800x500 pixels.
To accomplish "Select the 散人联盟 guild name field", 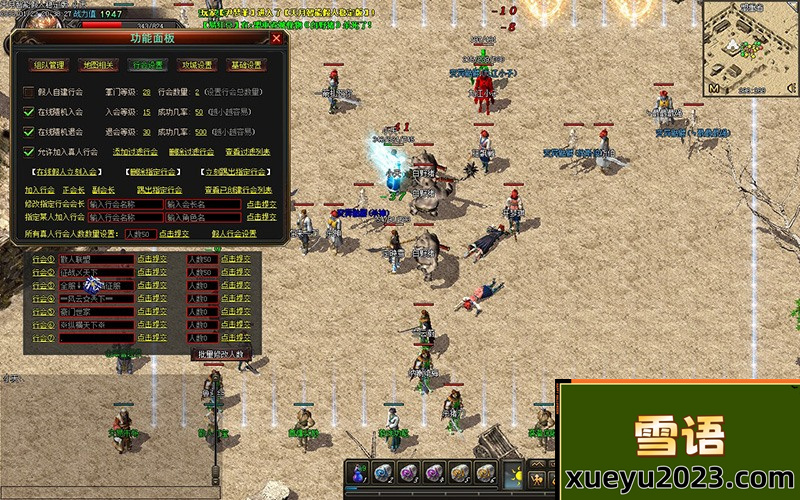I will tap(96, 259).
